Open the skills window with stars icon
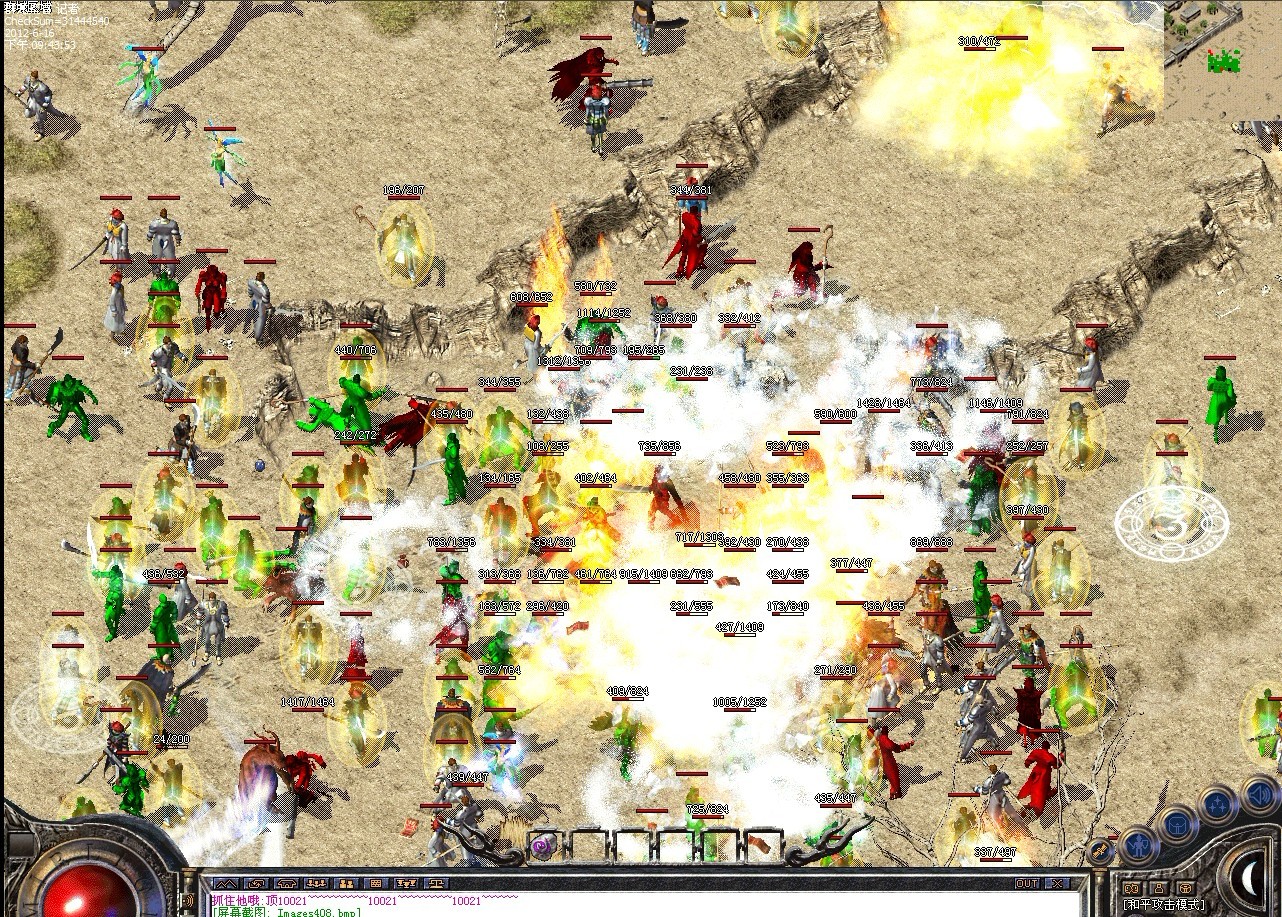The height and width of the screenshot is (917, 1282). [x=1216, y=802]
